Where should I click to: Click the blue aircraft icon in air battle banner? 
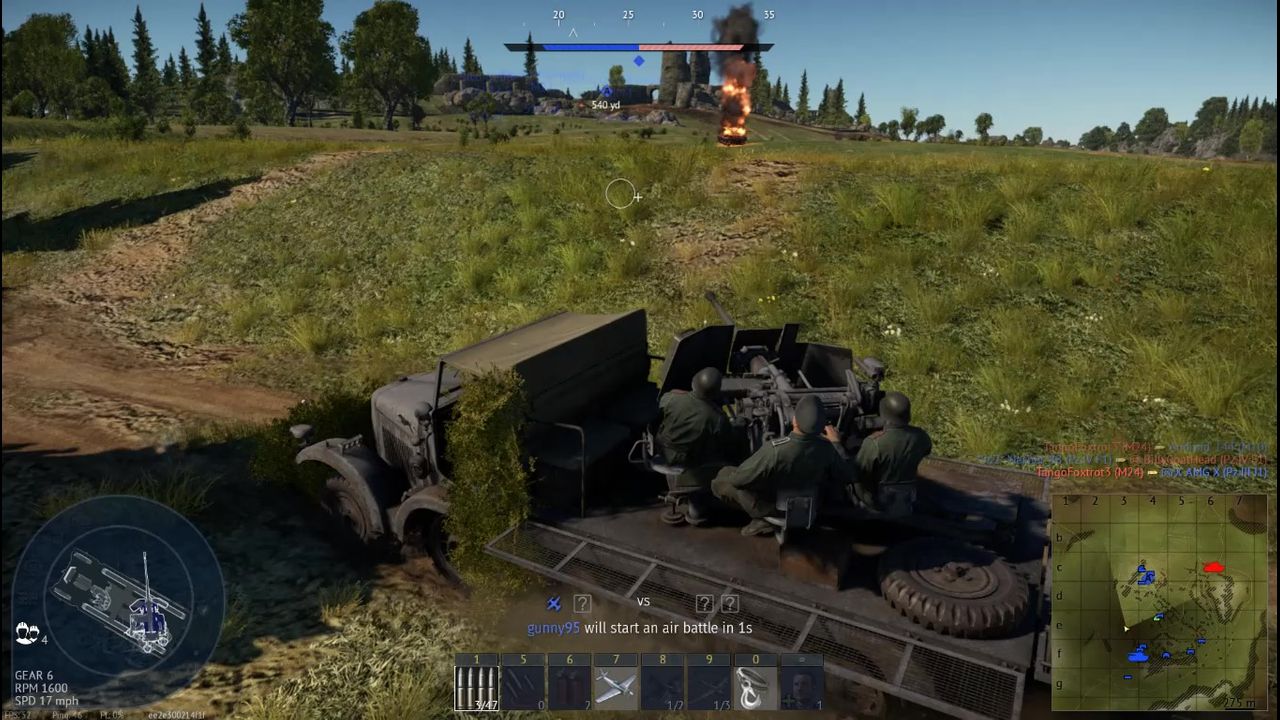(553, 603)
